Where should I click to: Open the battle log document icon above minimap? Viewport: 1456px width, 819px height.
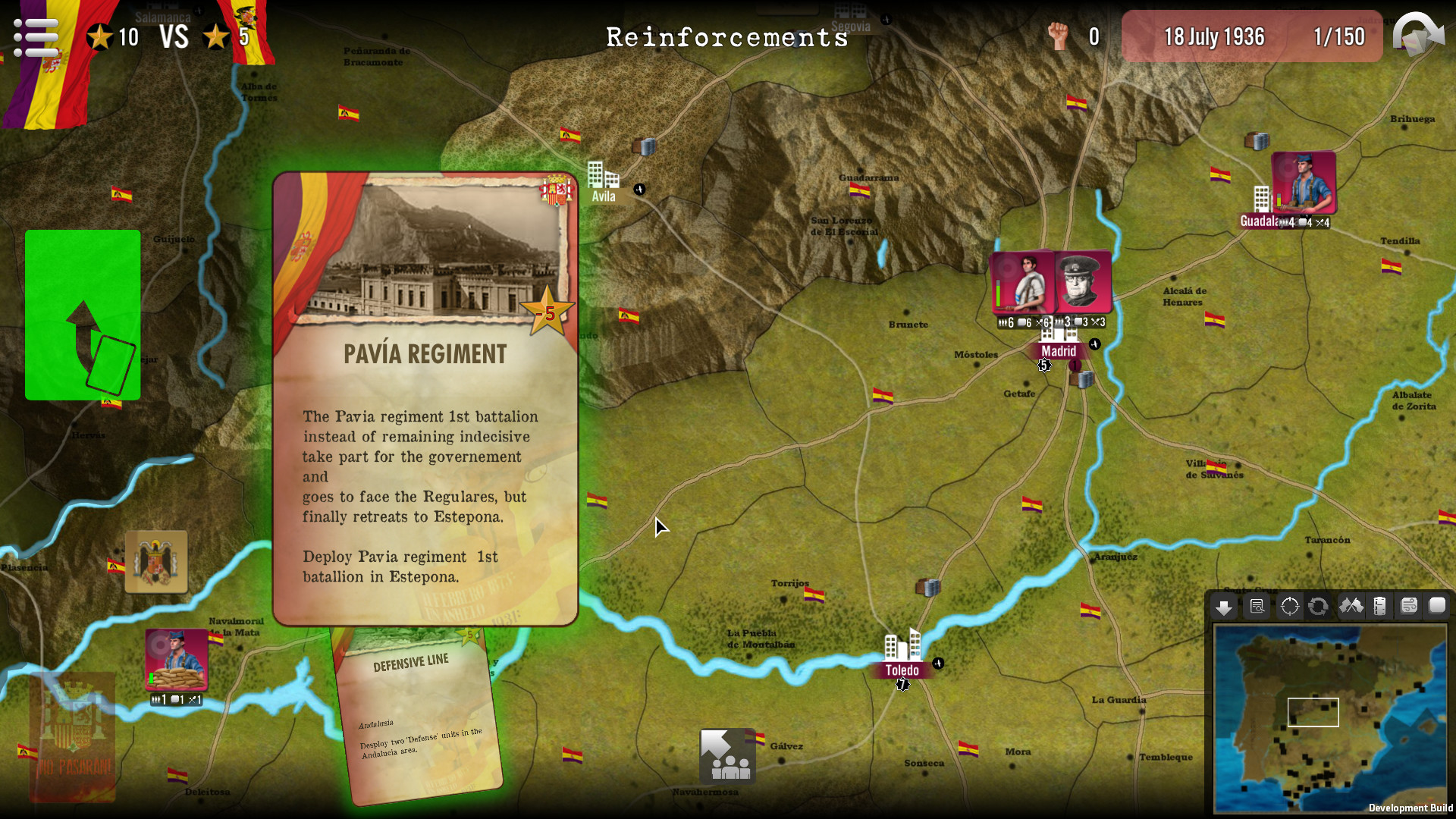[x=1257, y=607]
